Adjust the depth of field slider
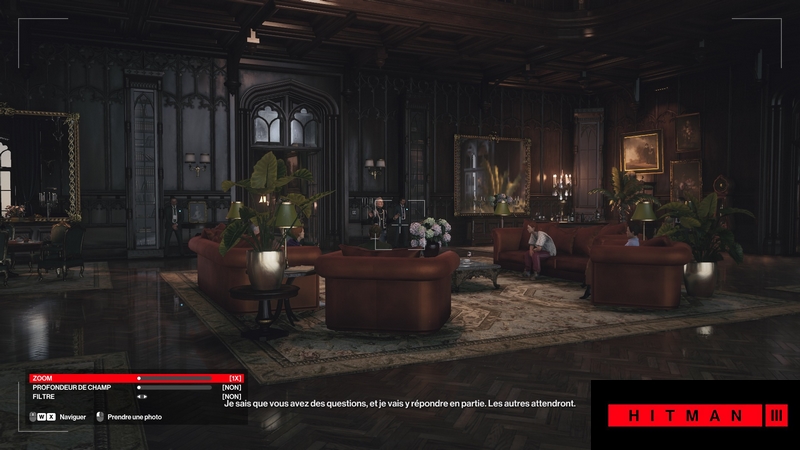 175,387
